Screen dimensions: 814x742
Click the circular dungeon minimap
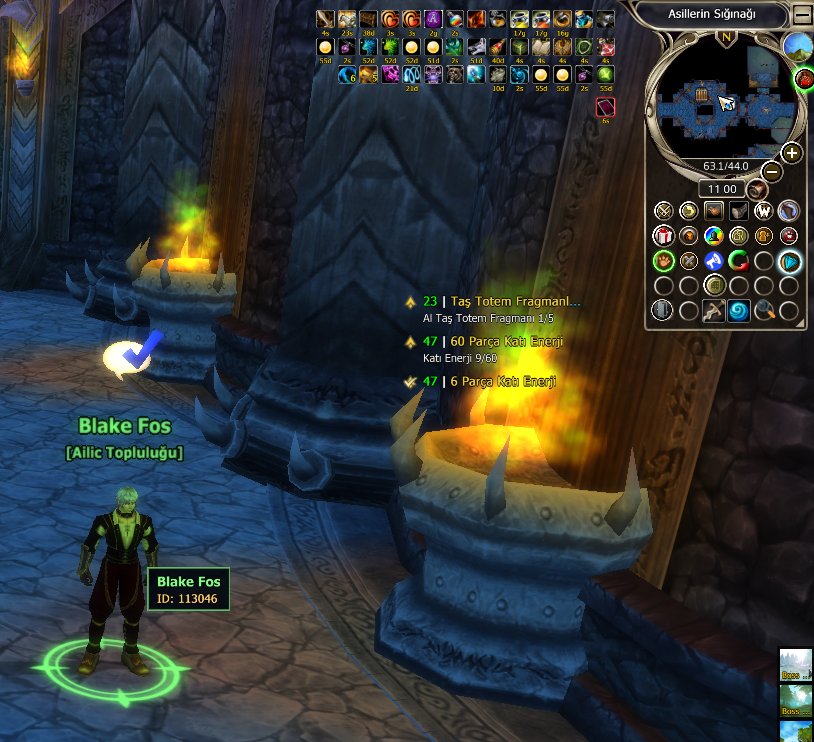pyautogui.click(x=721, y=100)
